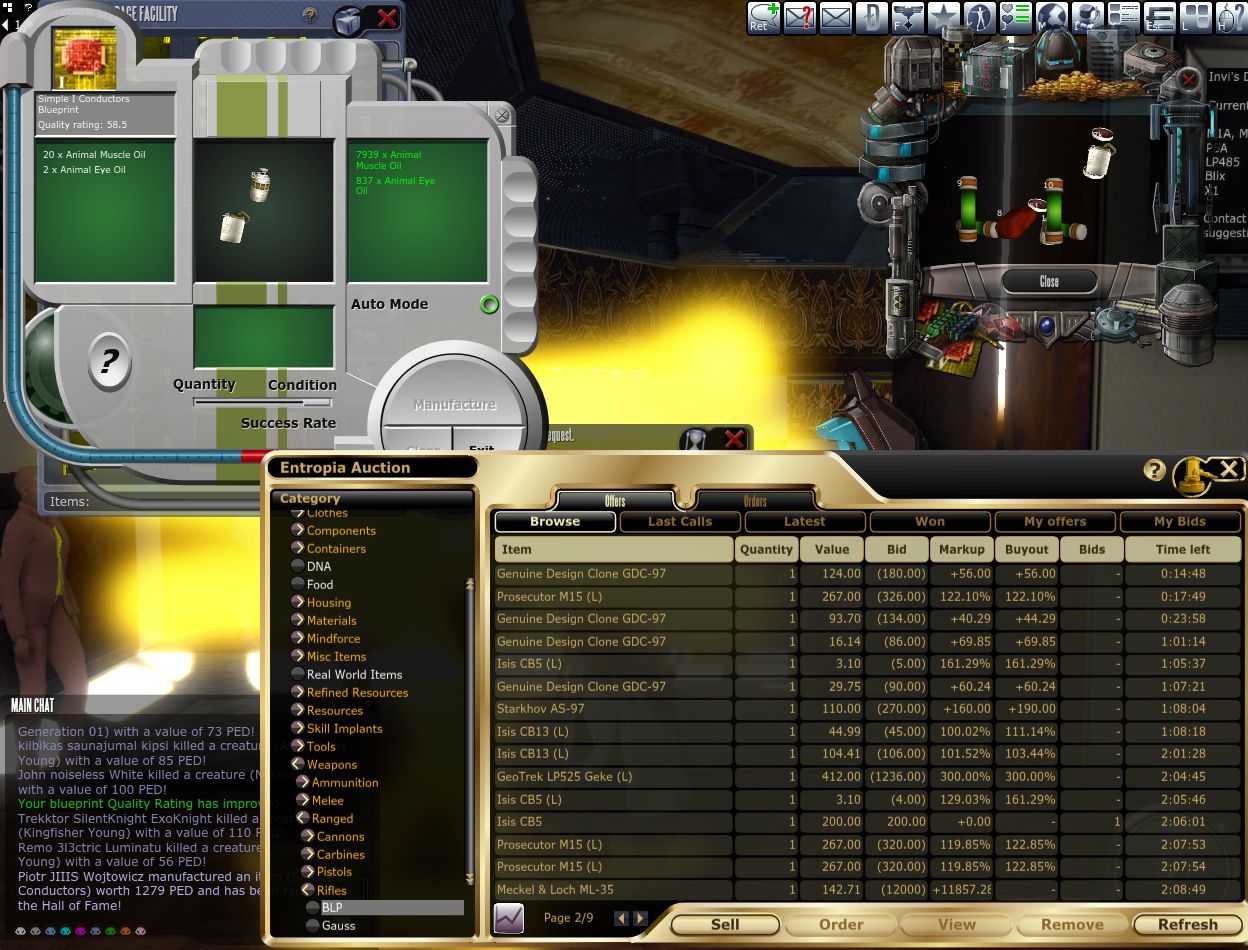This screenshot has width=1248, height=950.
Task: Choose the Meckel & Loch ML-35 listing
Action: point(555,890)
